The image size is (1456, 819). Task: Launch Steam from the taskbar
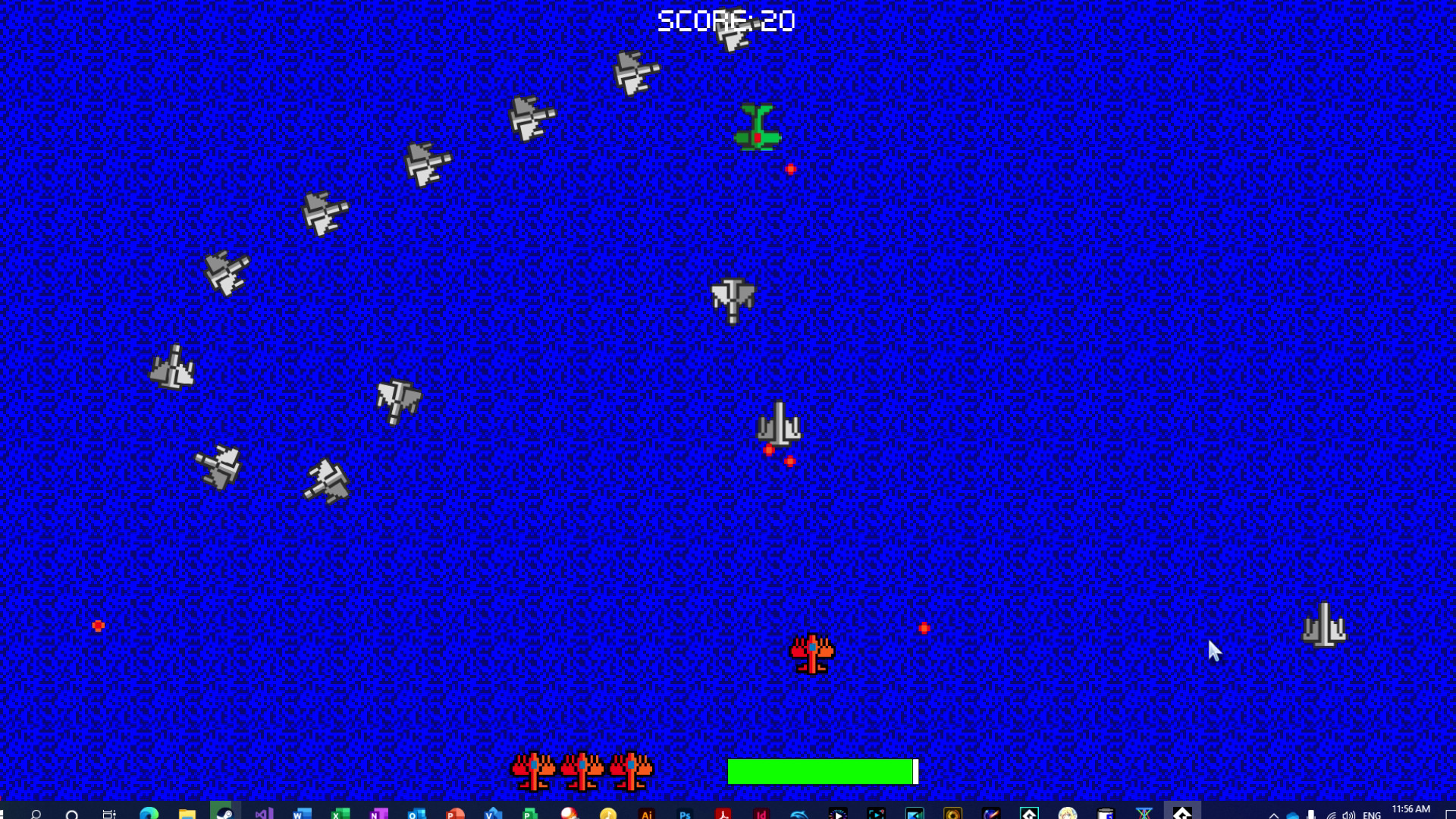pyautogui.click(x=224, y=810)
